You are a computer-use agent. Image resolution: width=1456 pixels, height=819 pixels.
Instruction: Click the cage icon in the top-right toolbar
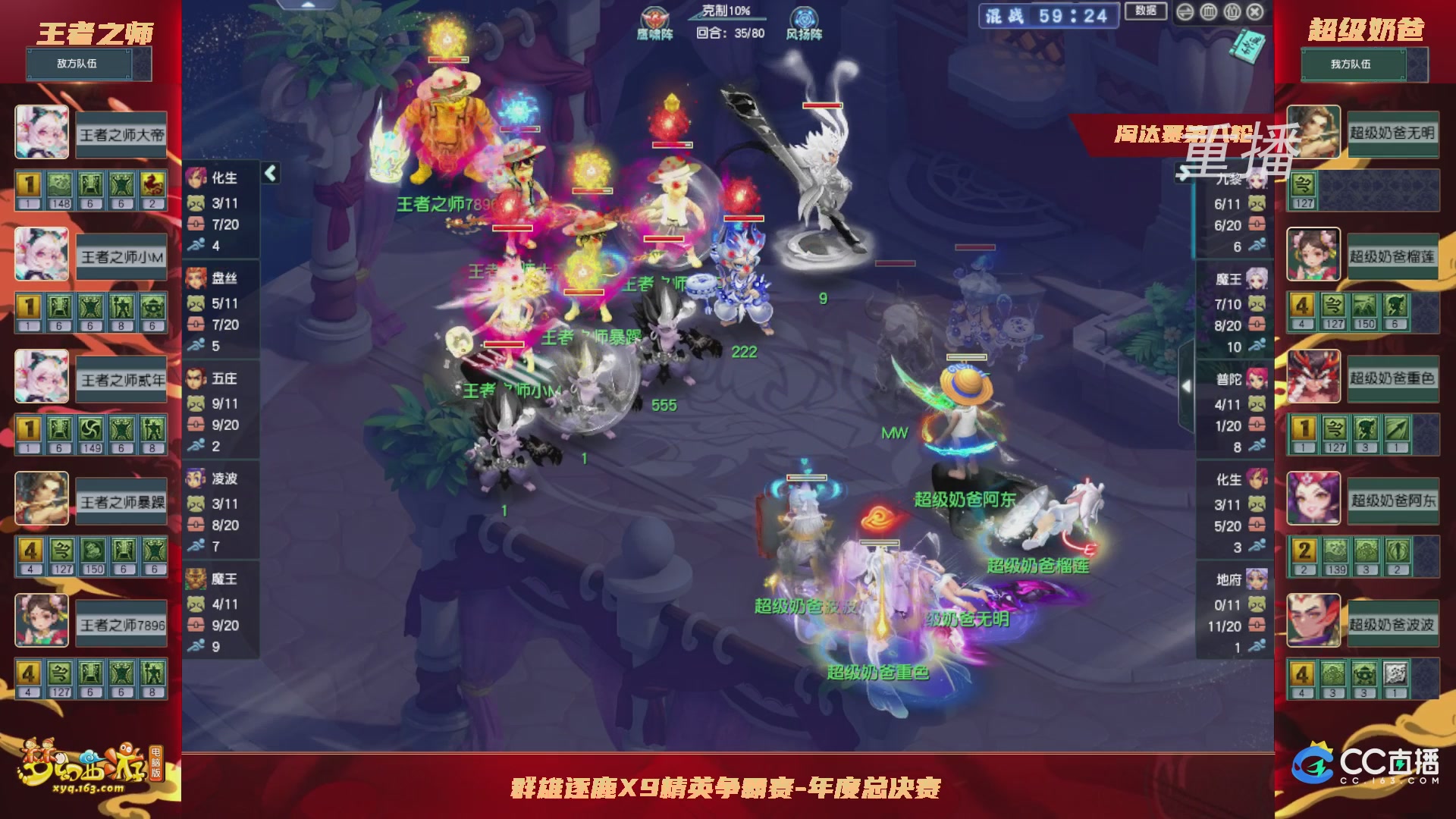point(1209,12)
